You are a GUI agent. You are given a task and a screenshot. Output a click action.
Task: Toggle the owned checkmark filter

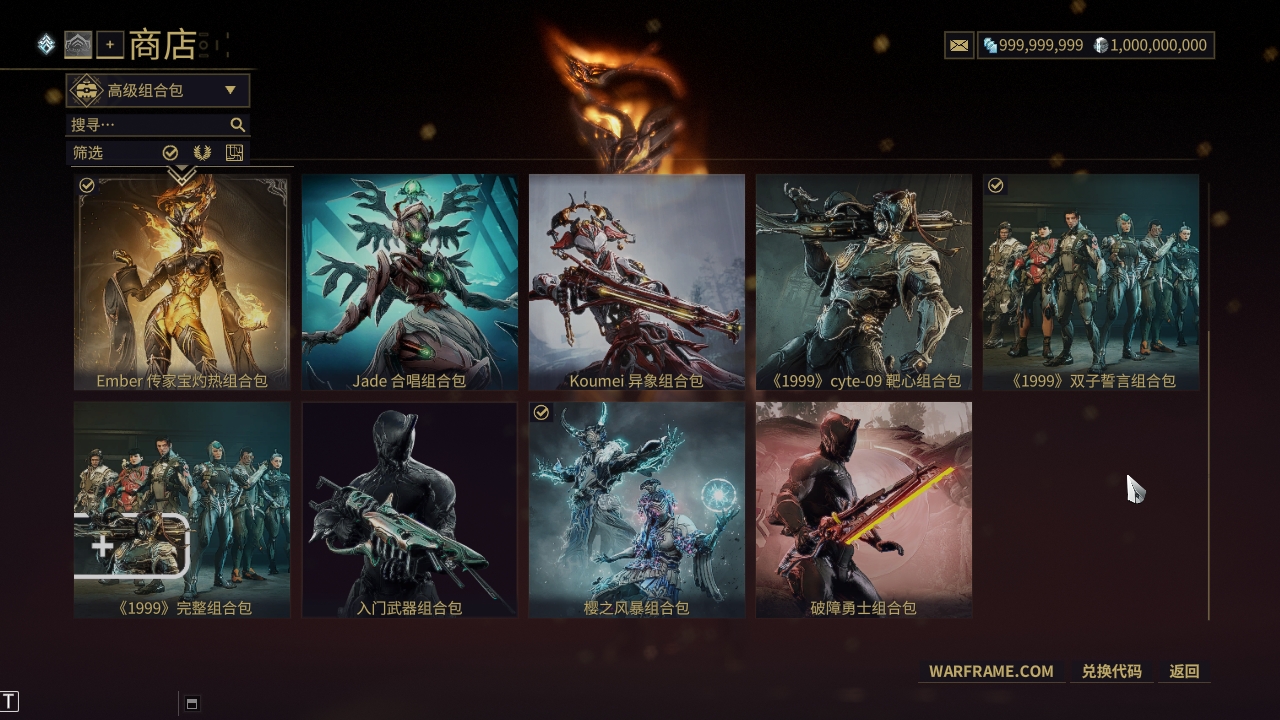(x=170, y=153)
